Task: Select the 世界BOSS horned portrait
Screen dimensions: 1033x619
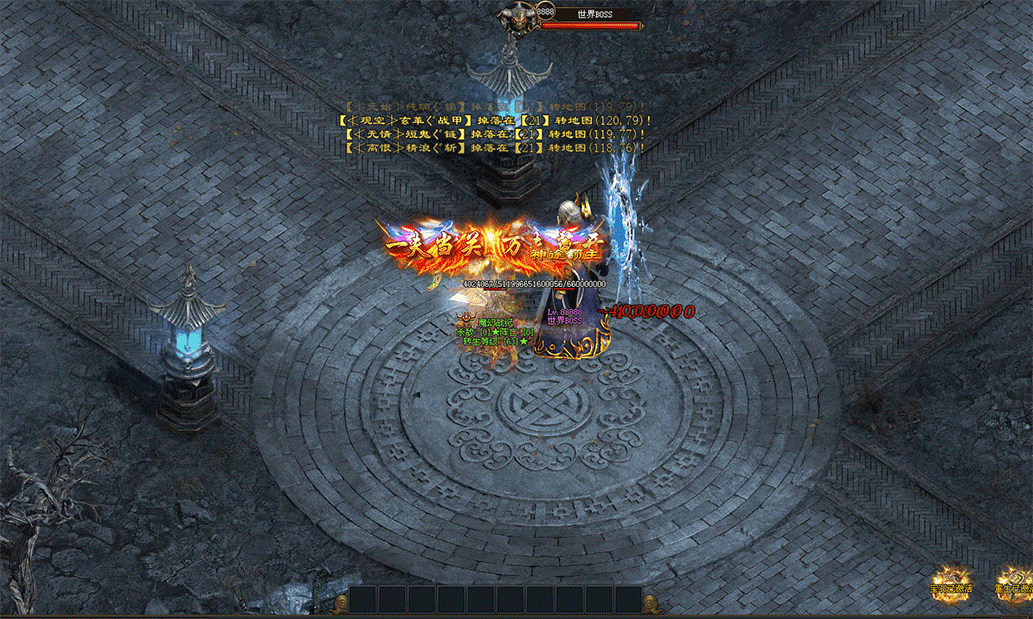Action: coord(519,19)
